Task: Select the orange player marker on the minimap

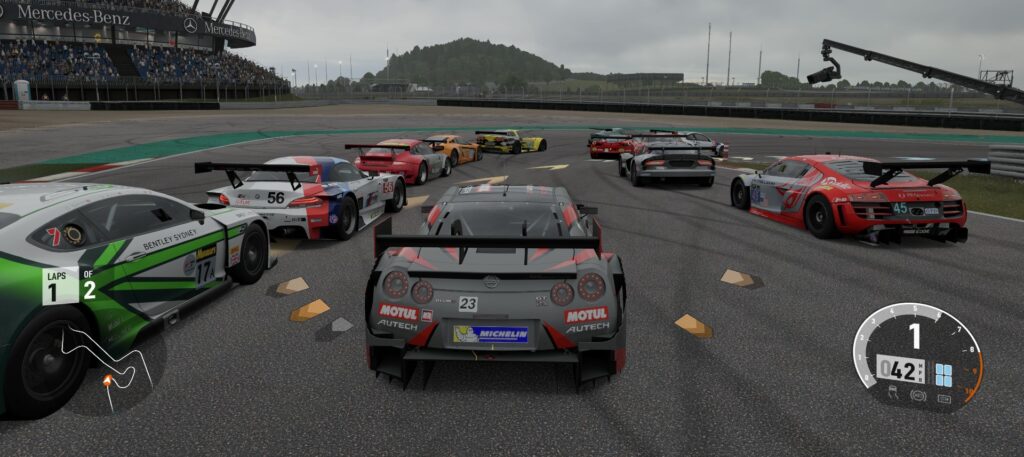Action: pyautogui.click(x=107, y=380)
